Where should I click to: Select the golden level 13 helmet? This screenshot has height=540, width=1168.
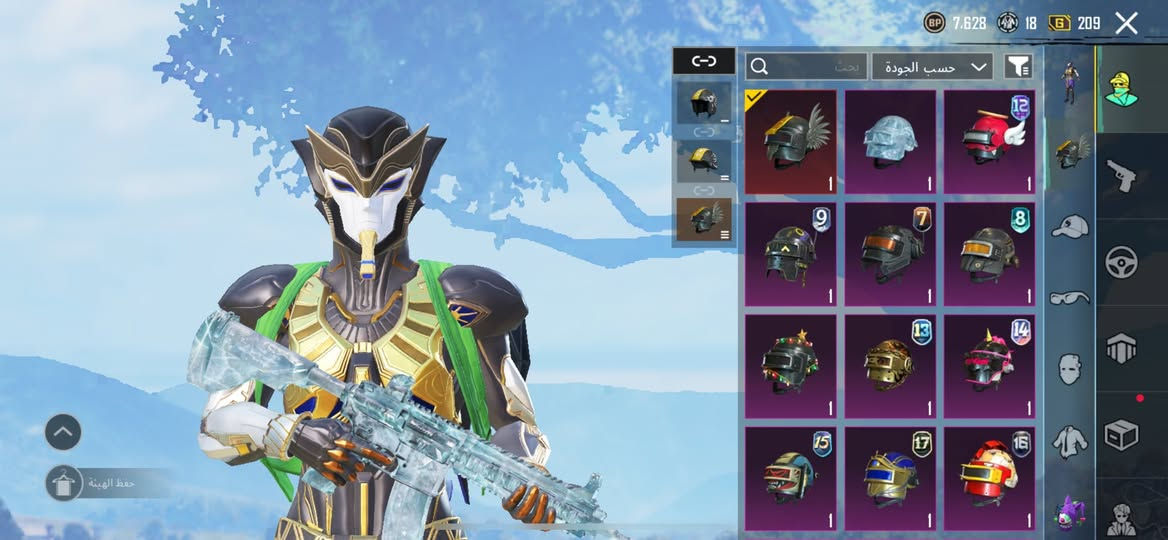point(890,365)
